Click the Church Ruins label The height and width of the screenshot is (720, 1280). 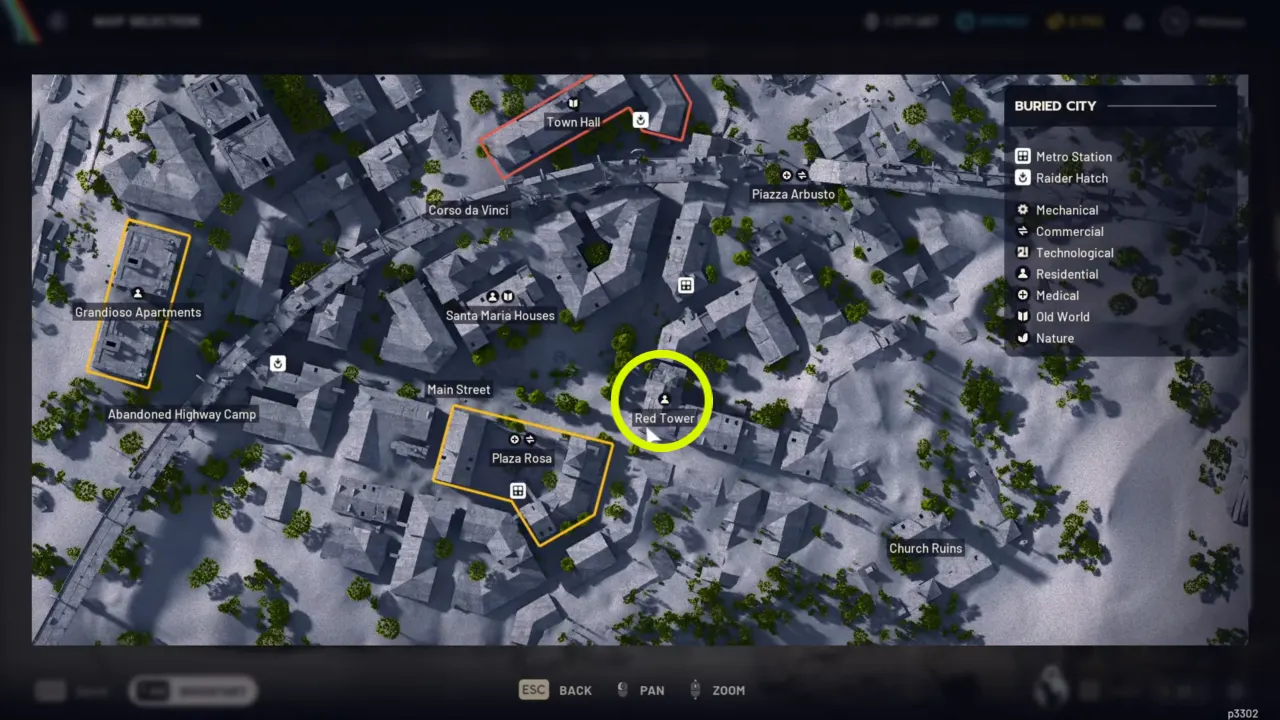point(925,548)
